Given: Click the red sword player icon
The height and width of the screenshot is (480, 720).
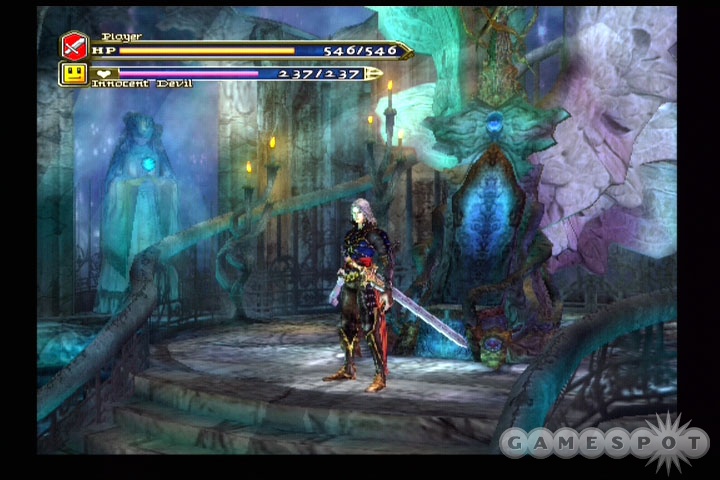Looking at the screenshot, I should click(75, 46).
